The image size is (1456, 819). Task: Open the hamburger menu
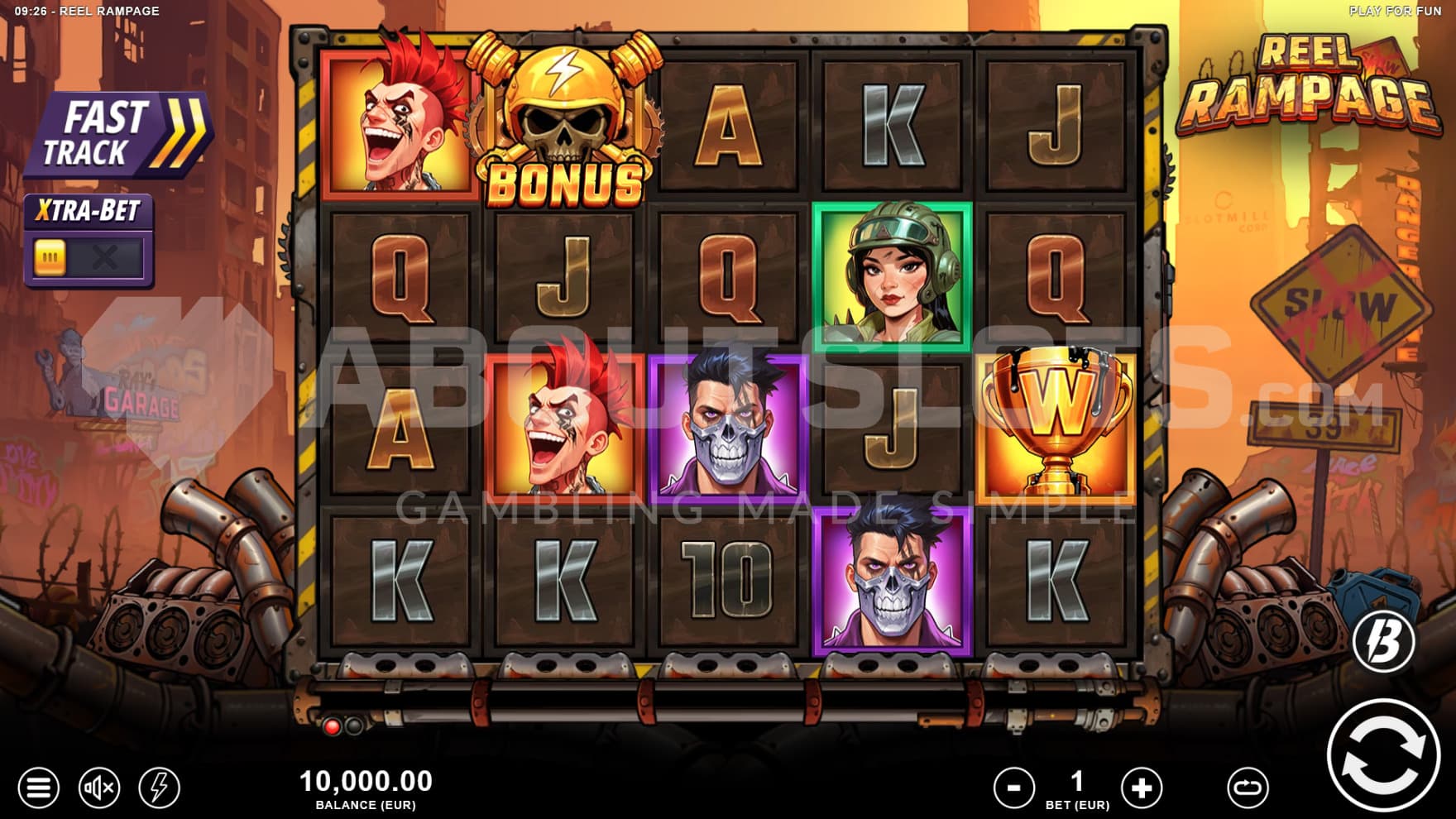tap(38, 787)
